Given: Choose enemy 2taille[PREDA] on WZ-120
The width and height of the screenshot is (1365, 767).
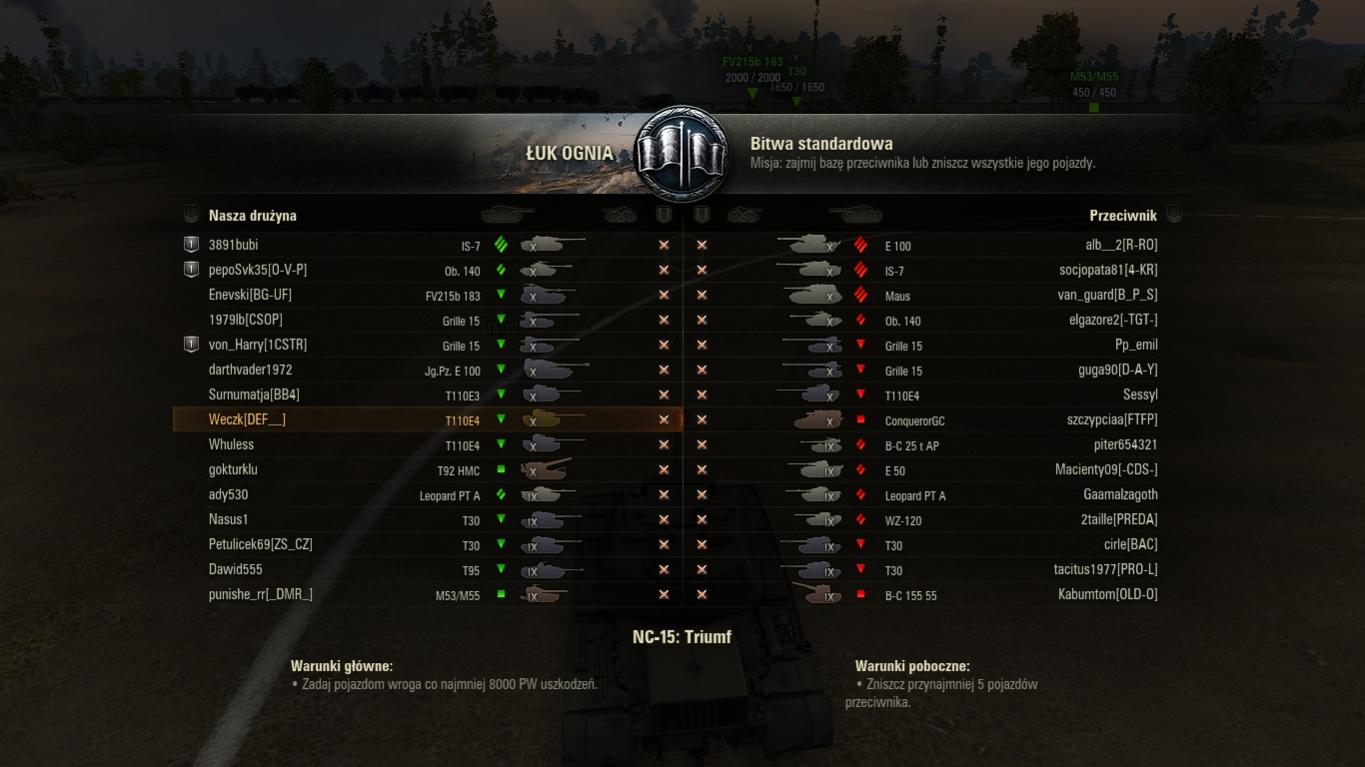Looking at the screenshot, I should (1118, 520).
